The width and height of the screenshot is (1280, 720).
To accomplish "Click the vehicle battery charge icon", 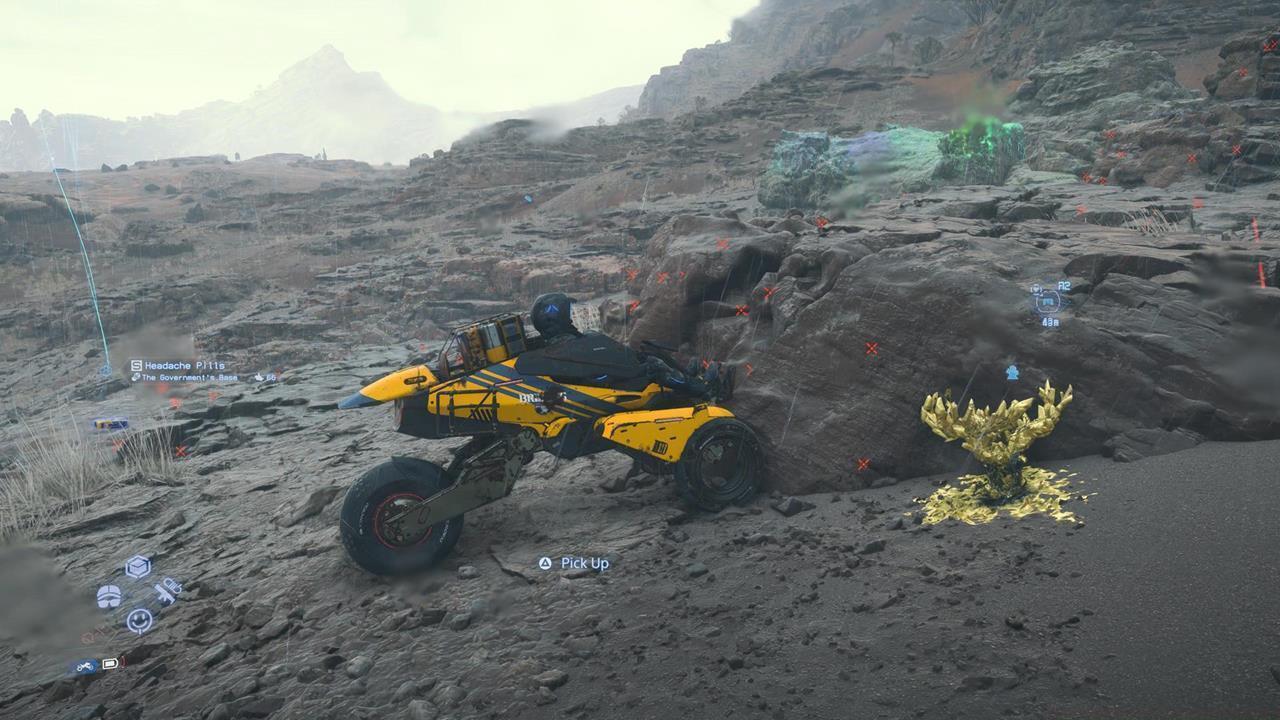I will click(111, 664).
